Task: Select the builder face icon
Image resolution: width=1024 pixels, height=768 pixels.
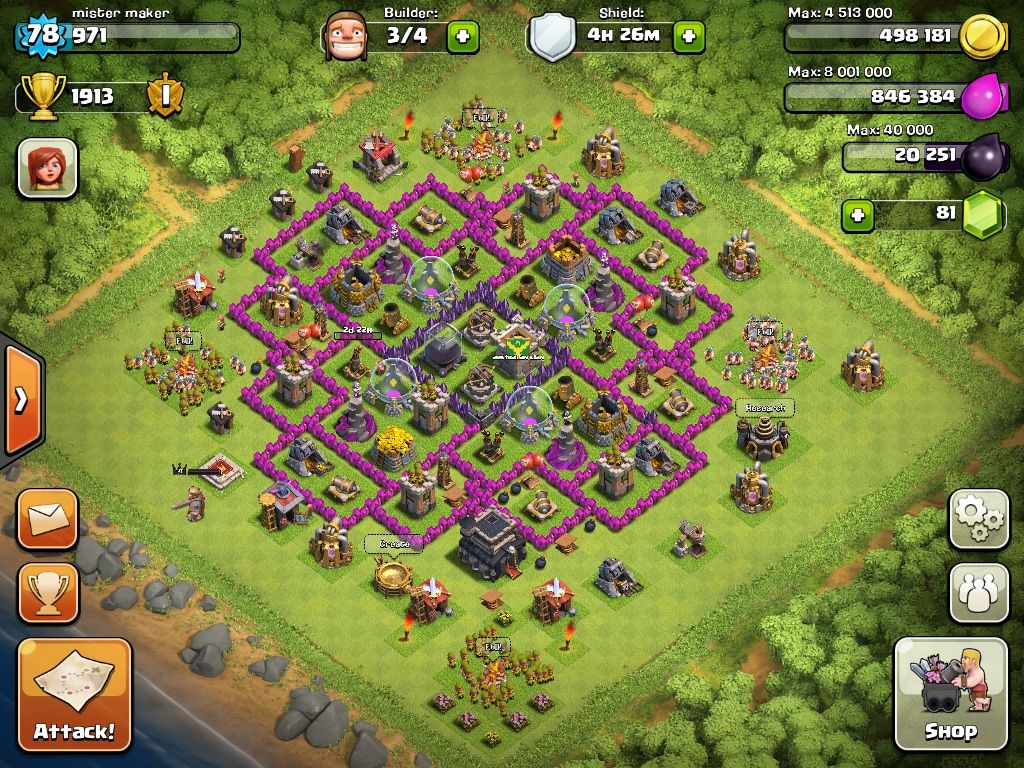Action: (x=344, y=37)
